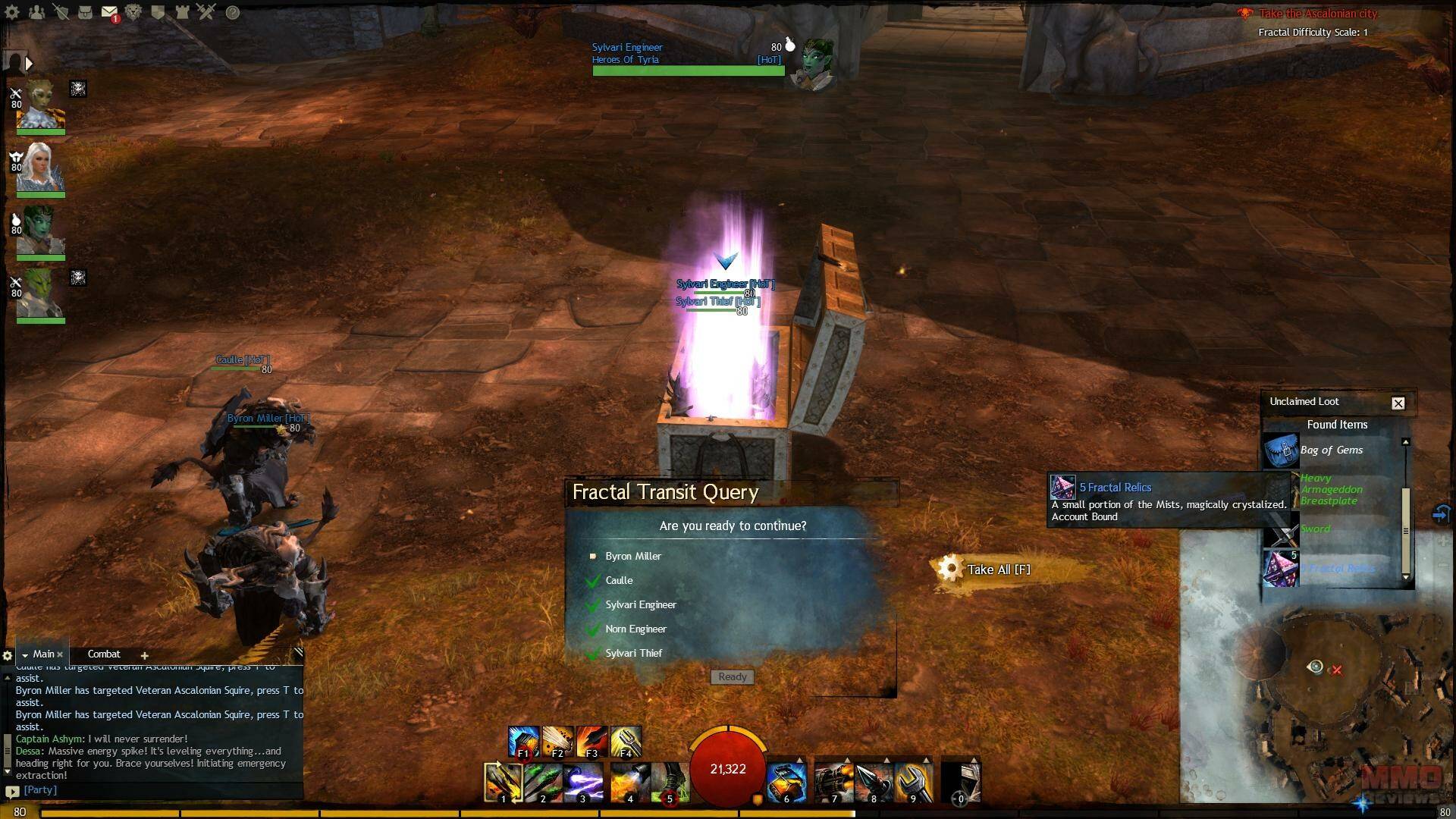Viewport: 1456px width, 819px height.
Task: Open the Black Lion lion-head icon
Action: 133,12
